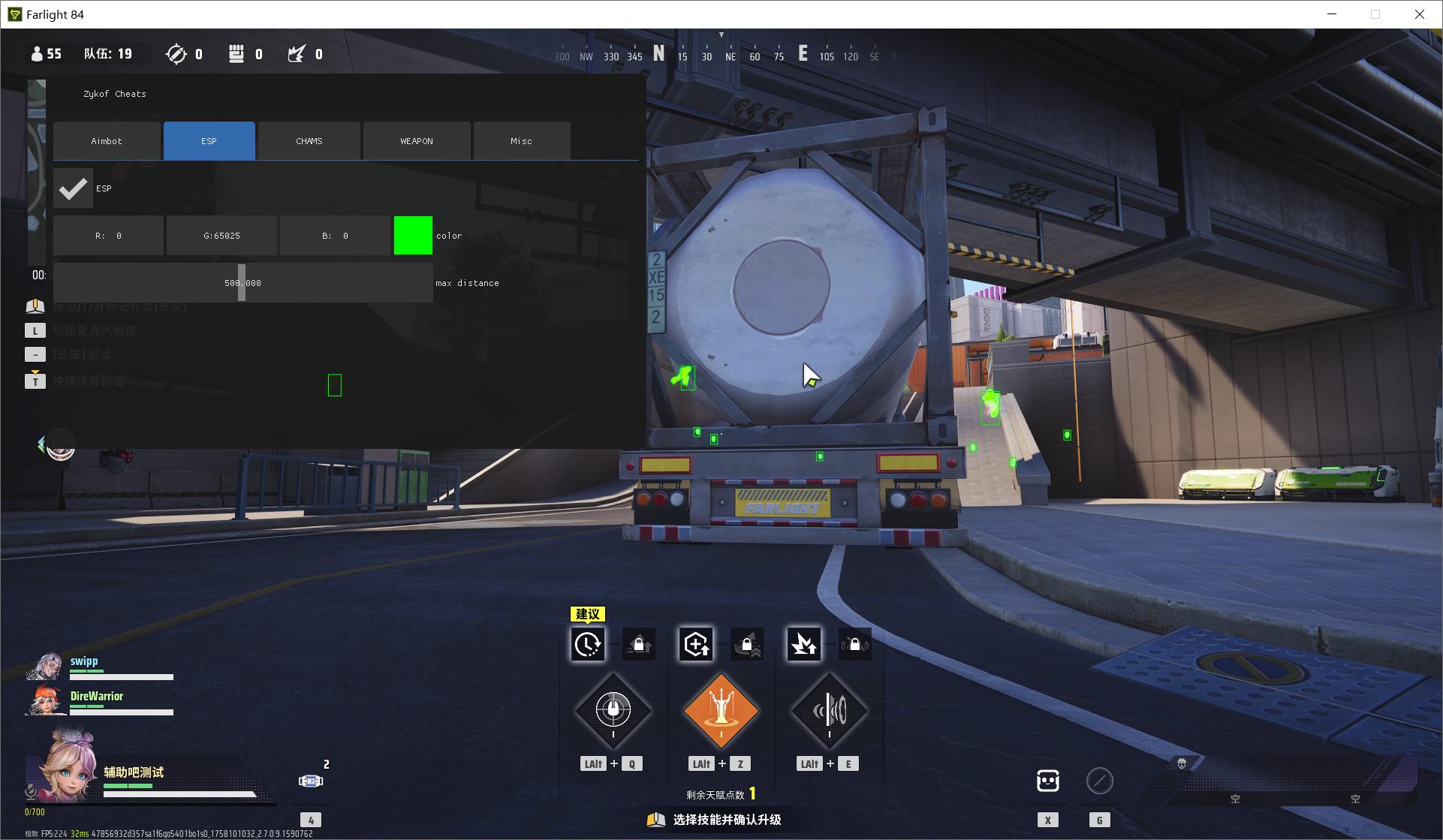Pick the burst arrow talent icon

click(x=803, y=644)
